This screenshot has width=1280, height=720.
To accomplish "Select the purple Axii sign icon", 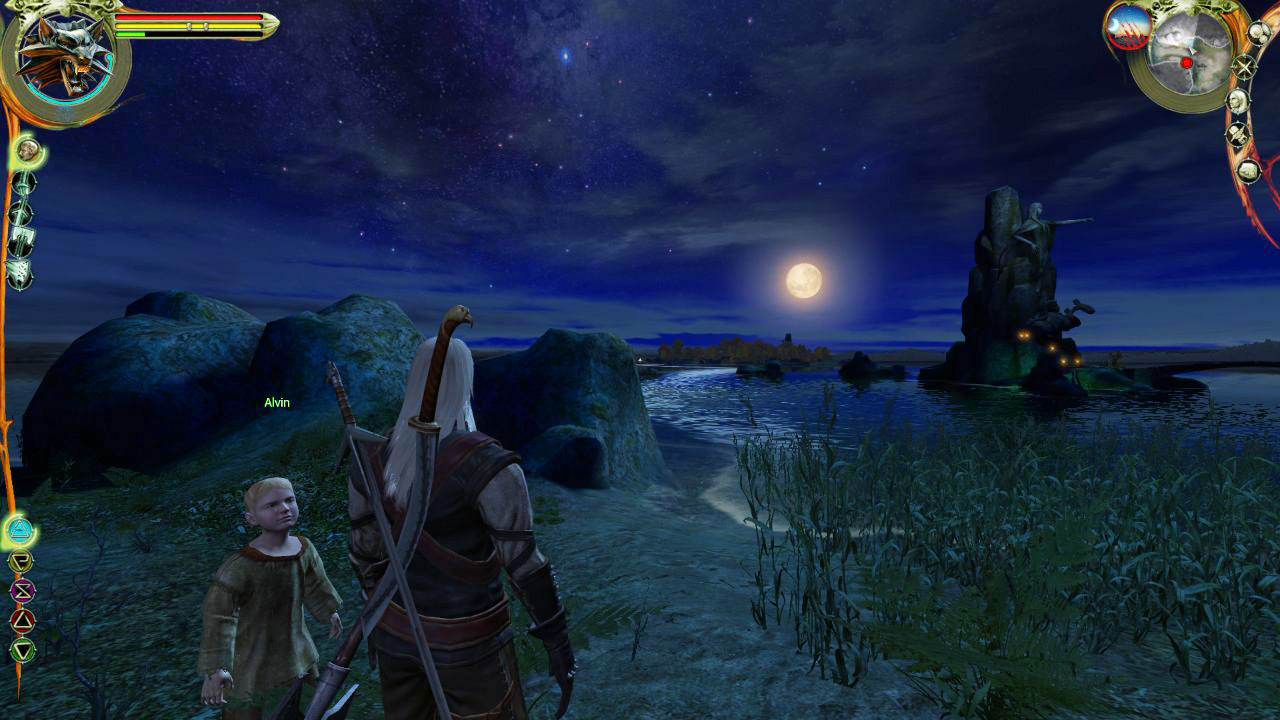I will pyautogui.click(x=22, y=589).
